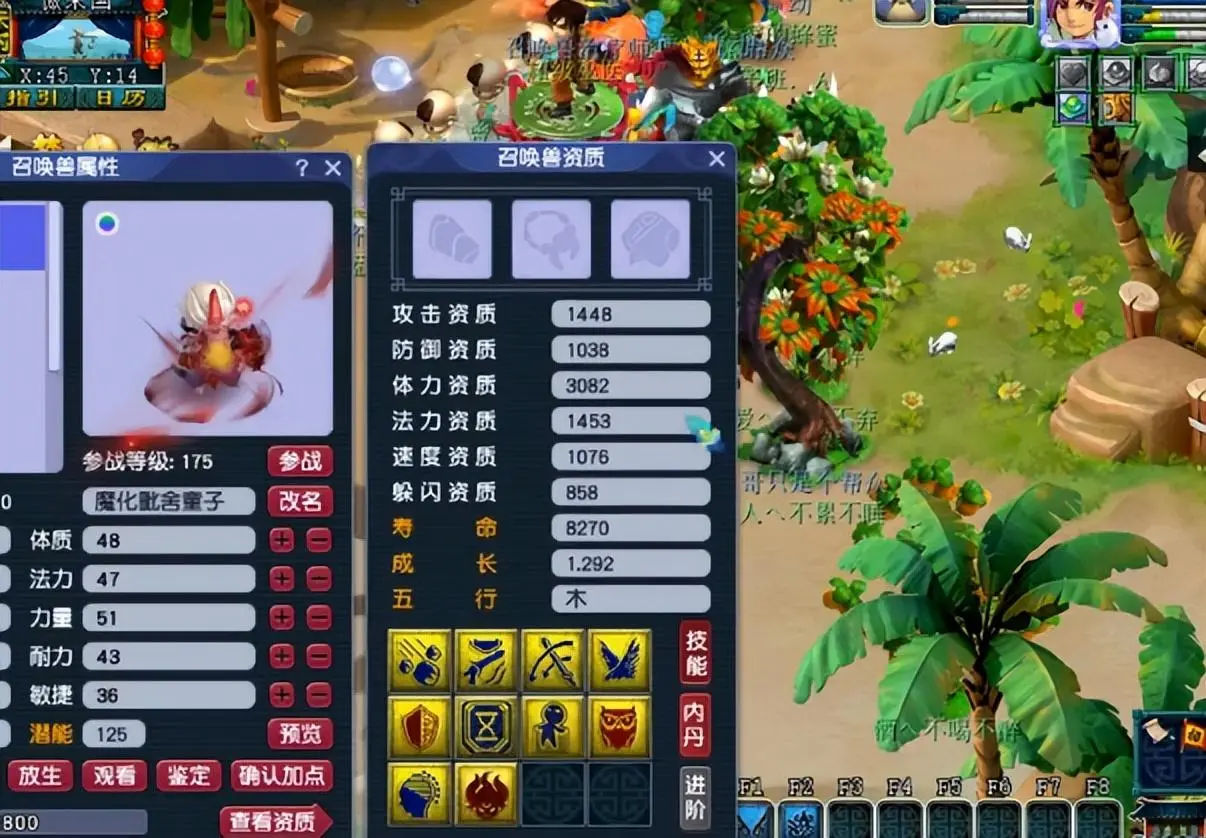The height and width of the screenshot is (838, 1206).
Task: Close the 召唤兽属性 window
Action: coord(334,168)
